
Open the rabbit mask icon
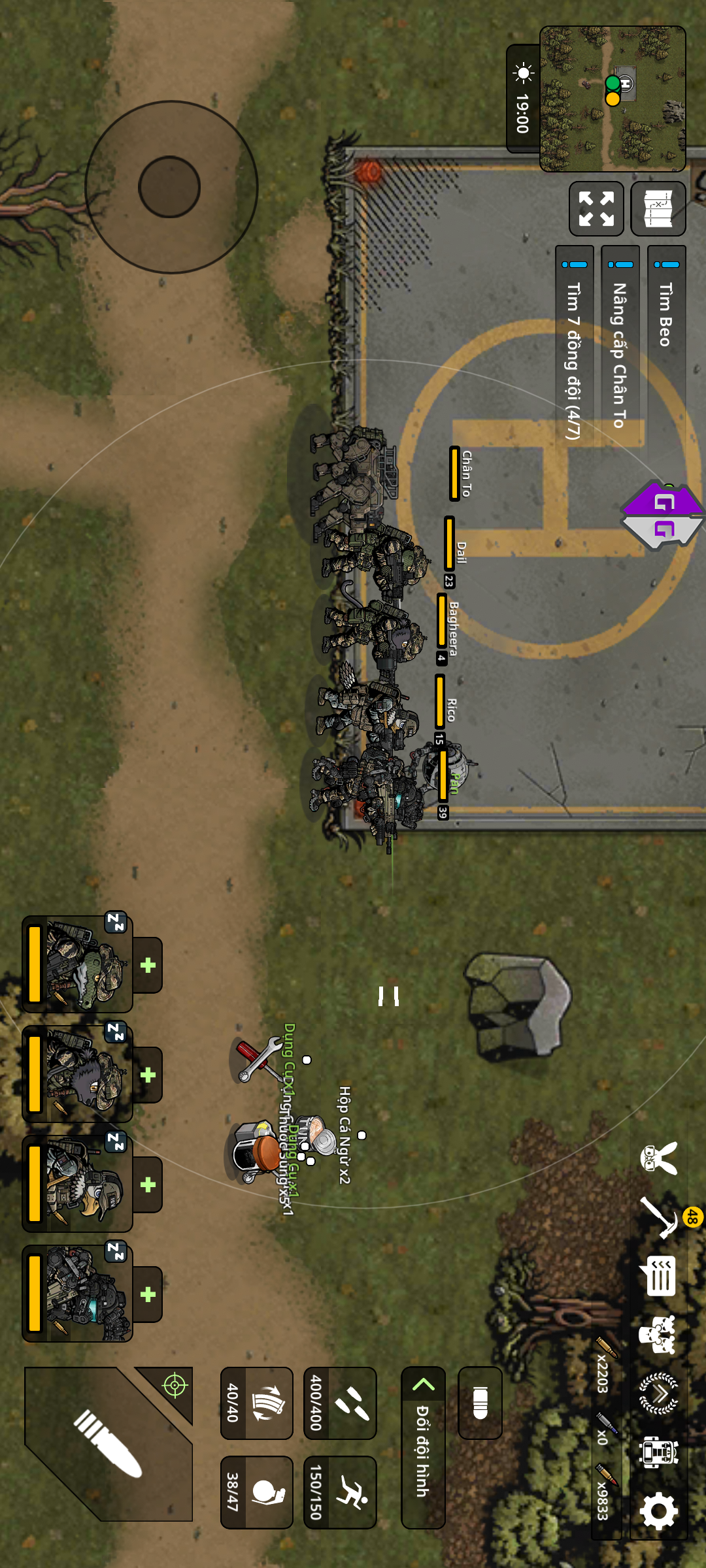(659, 1158)
